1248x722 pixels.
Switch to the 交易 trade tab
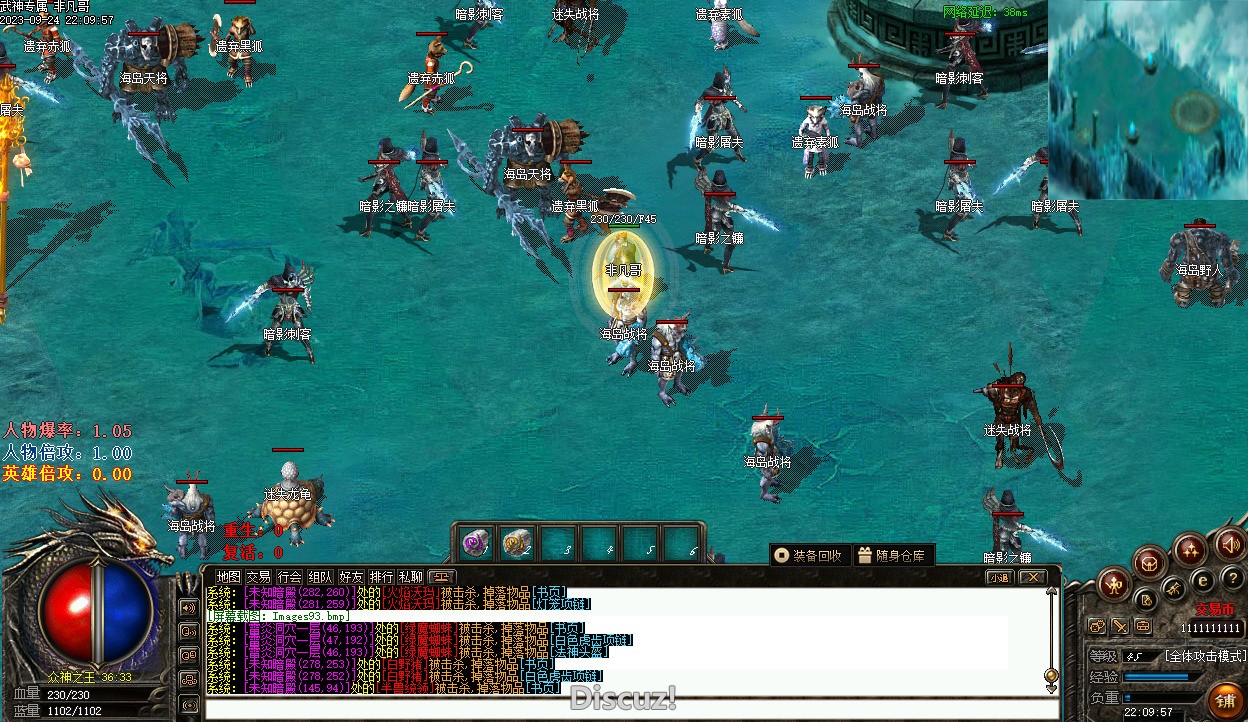click(259, 577)
